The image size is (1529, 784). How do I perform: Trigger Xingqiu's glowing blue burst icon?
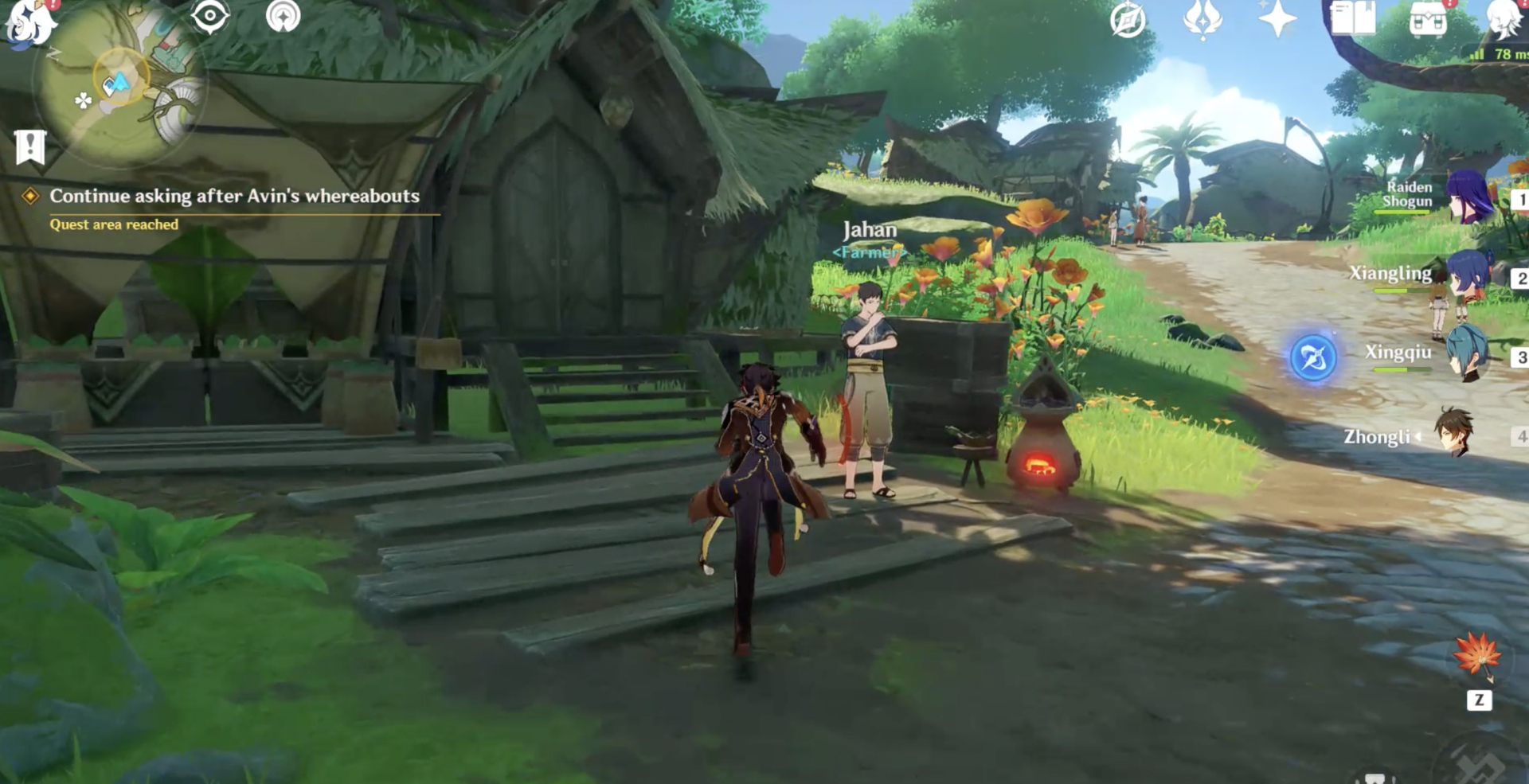[x=1312, y=357]
